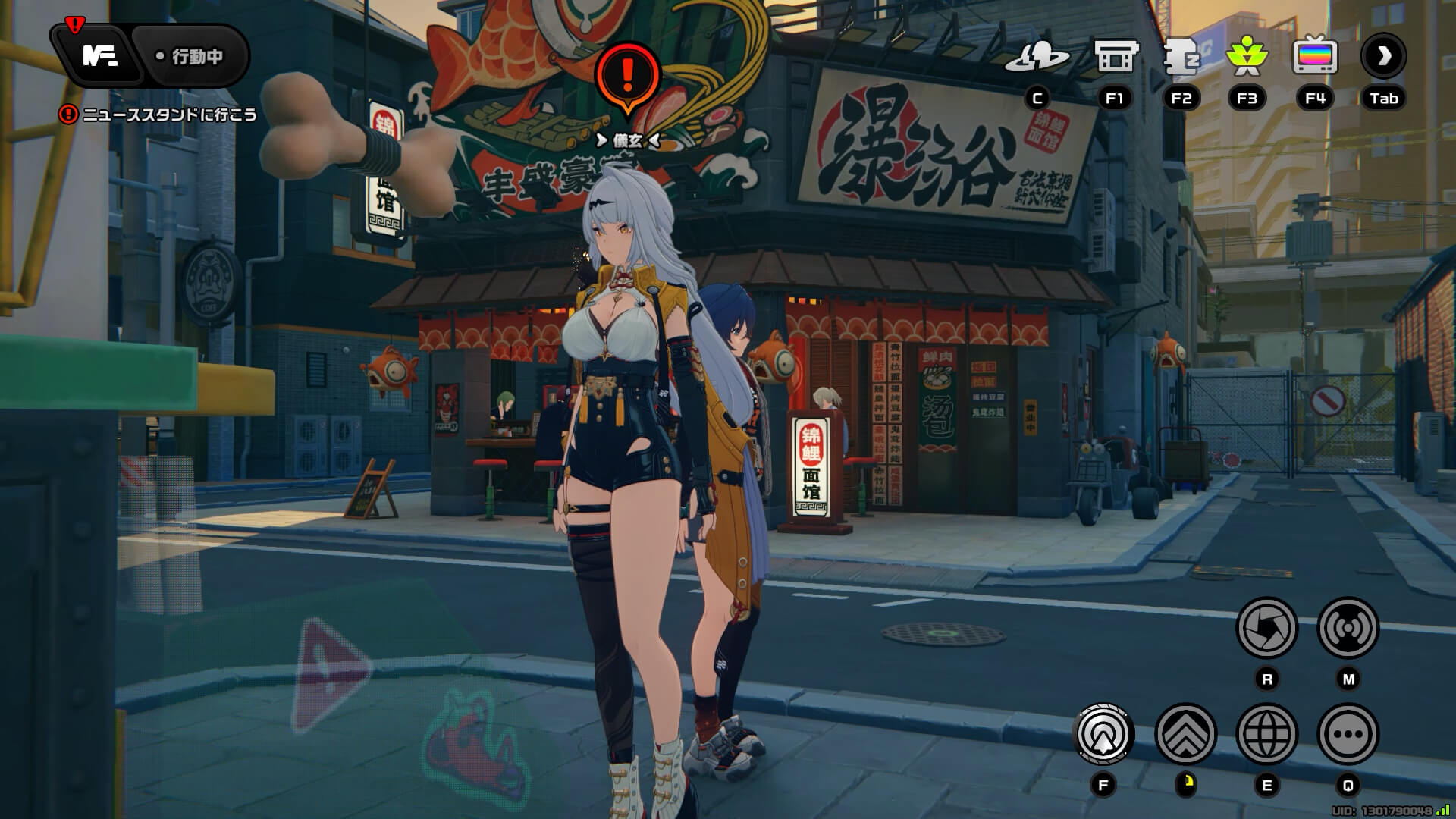Viewport: 1456px width, 819px height.
Task: Open the green event mascot icon (F3)
Action: 1248,55
